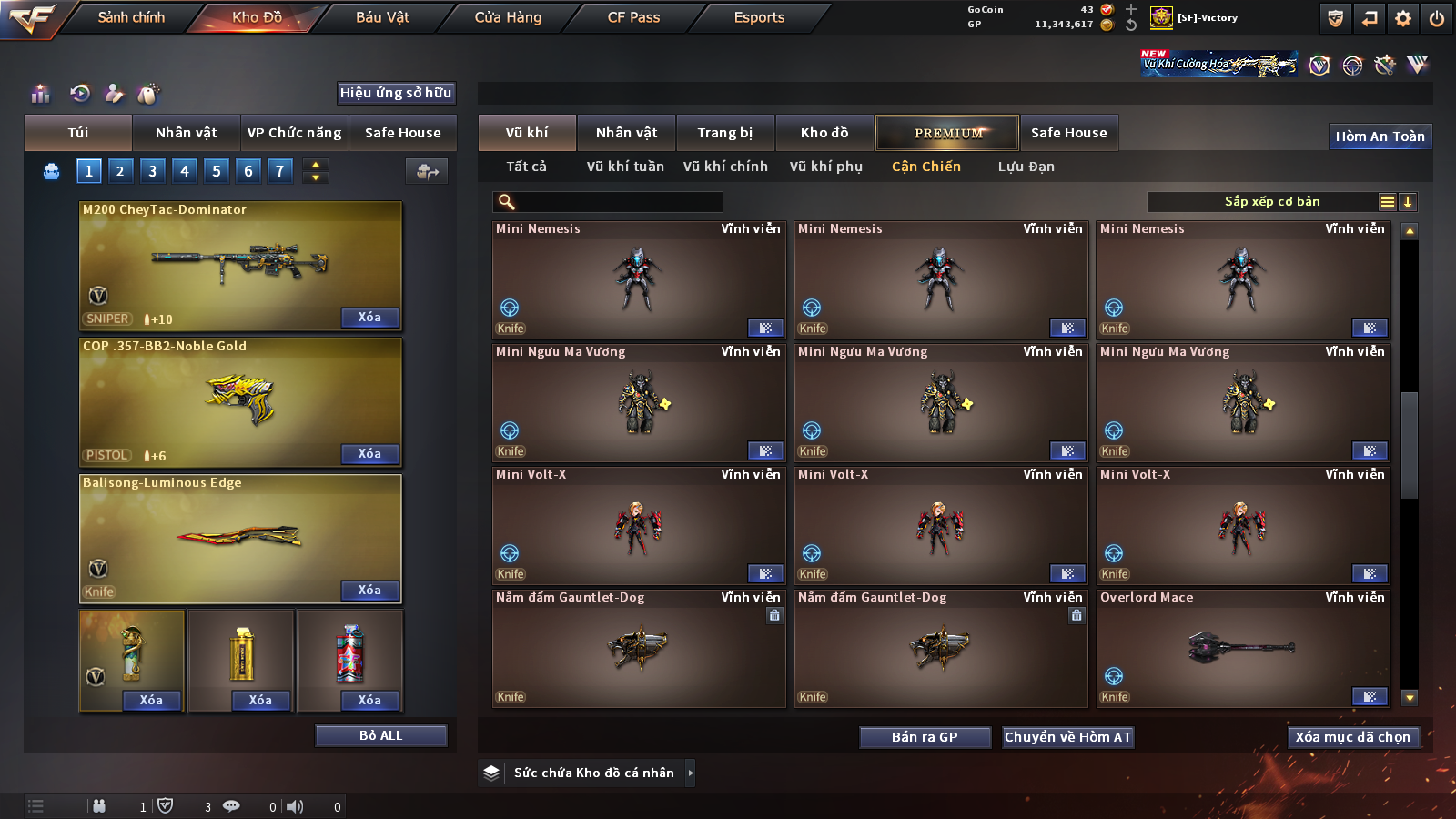Open the Sảnh chính lobby menu
This screenshot has height=819, width=1456.
[x=131, y=17]
